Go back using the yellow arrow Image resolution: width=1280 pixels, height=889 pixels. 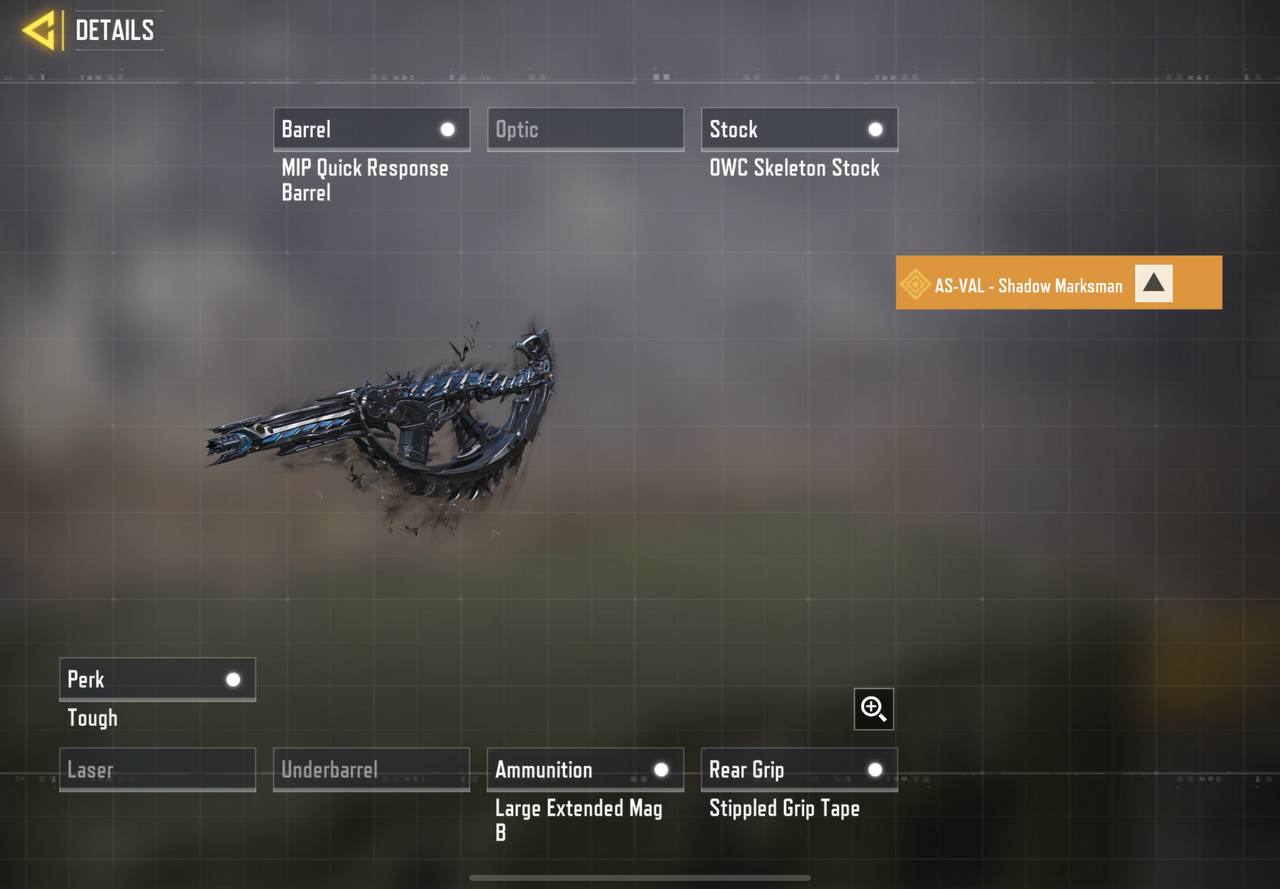coord(39,30)
